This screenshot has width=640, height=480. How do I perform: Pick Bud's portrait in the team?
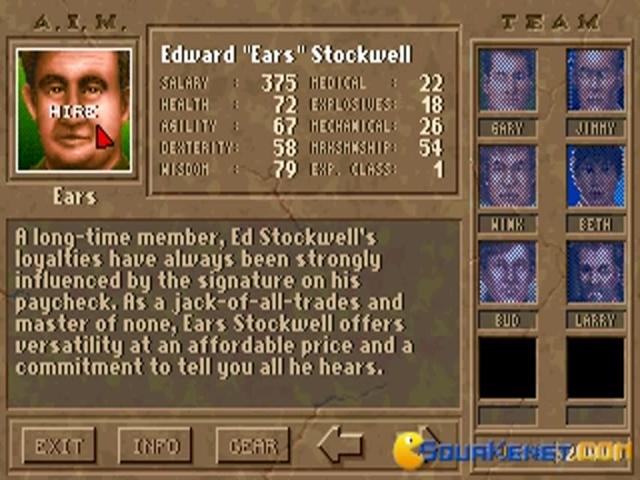507,272
